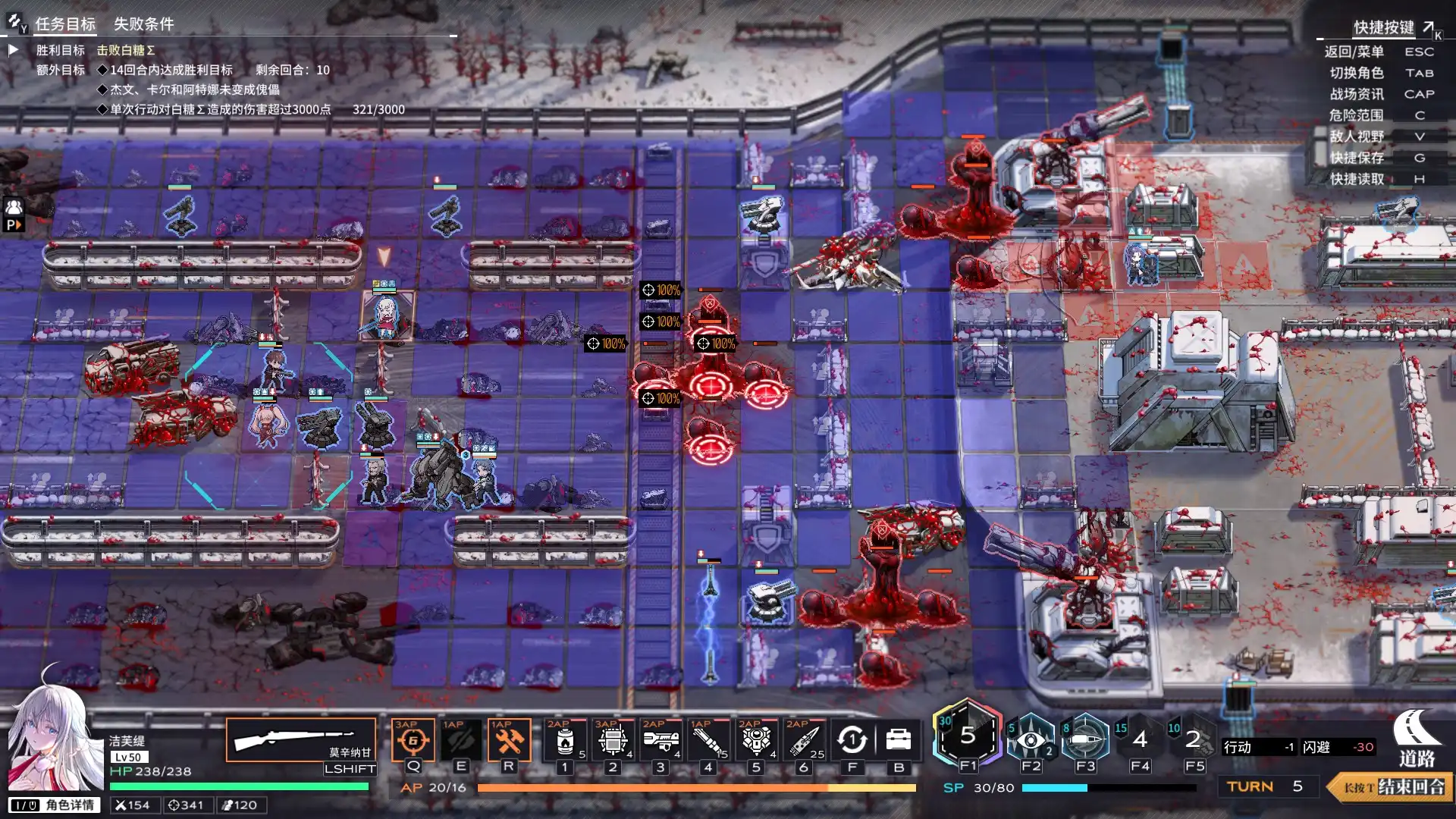
Task: Toggle 危险范围 danger range display
Action: [1356, 115]
